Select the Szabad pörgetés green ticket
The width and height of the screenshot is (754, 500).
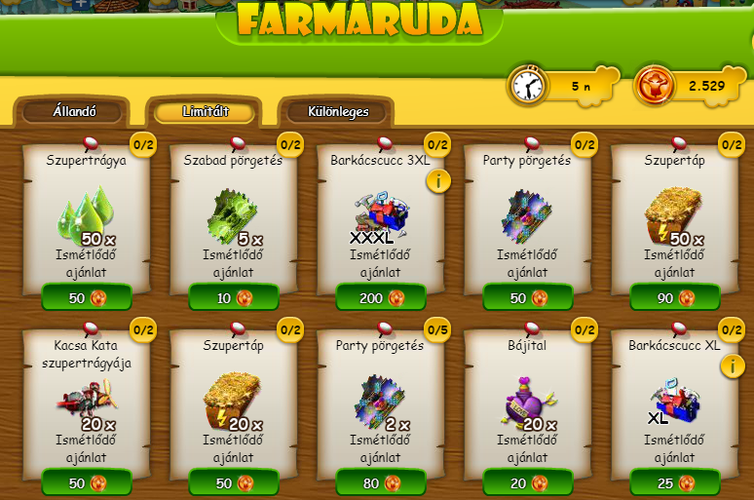click(x=232, y=214)
